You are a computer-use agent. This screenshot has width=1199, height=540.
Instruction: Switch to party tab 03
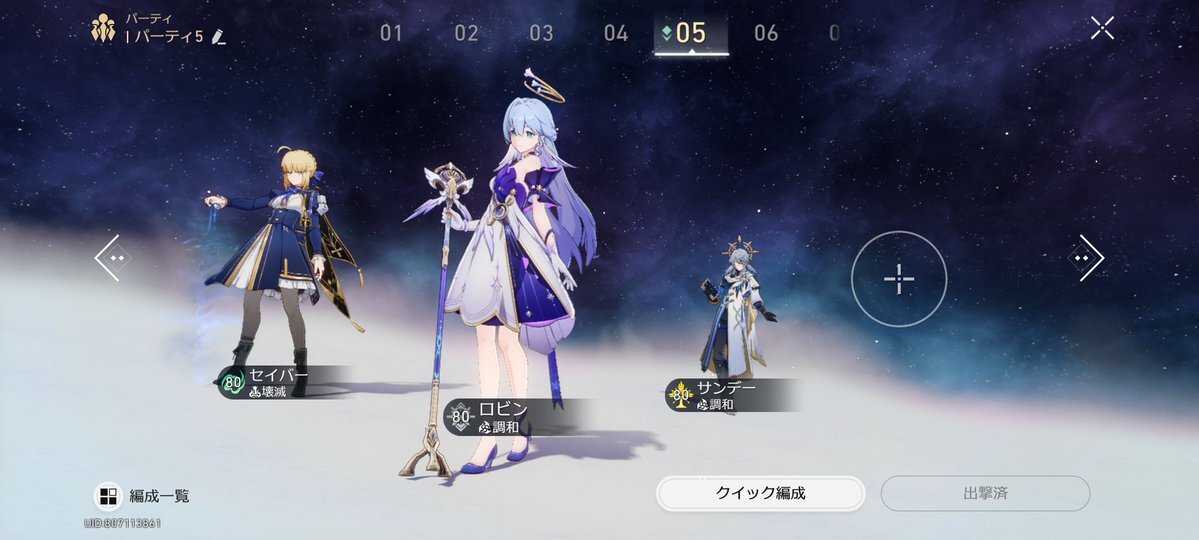[x=541, y=33]
